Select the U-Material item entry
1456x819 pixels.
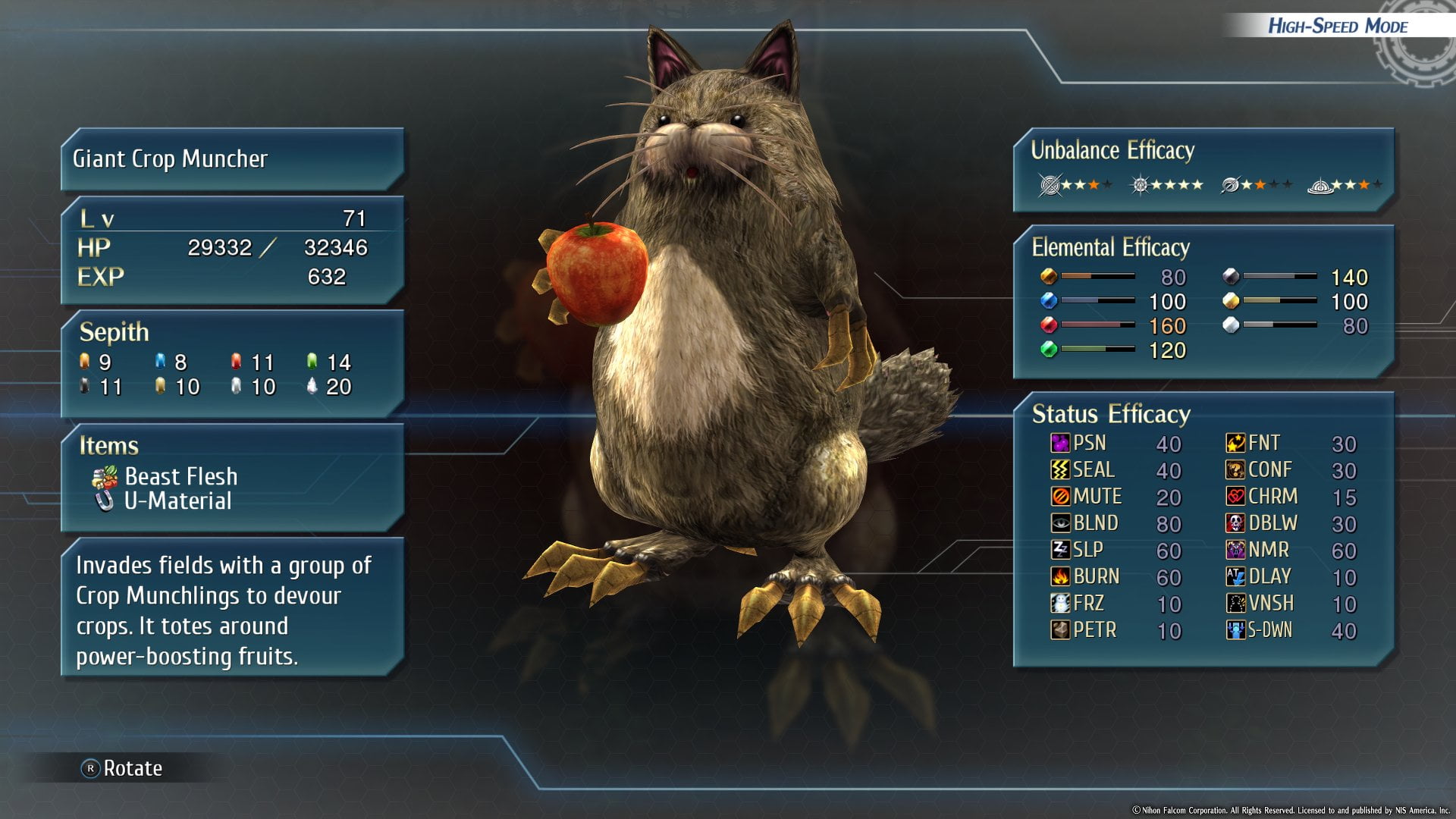177,501
